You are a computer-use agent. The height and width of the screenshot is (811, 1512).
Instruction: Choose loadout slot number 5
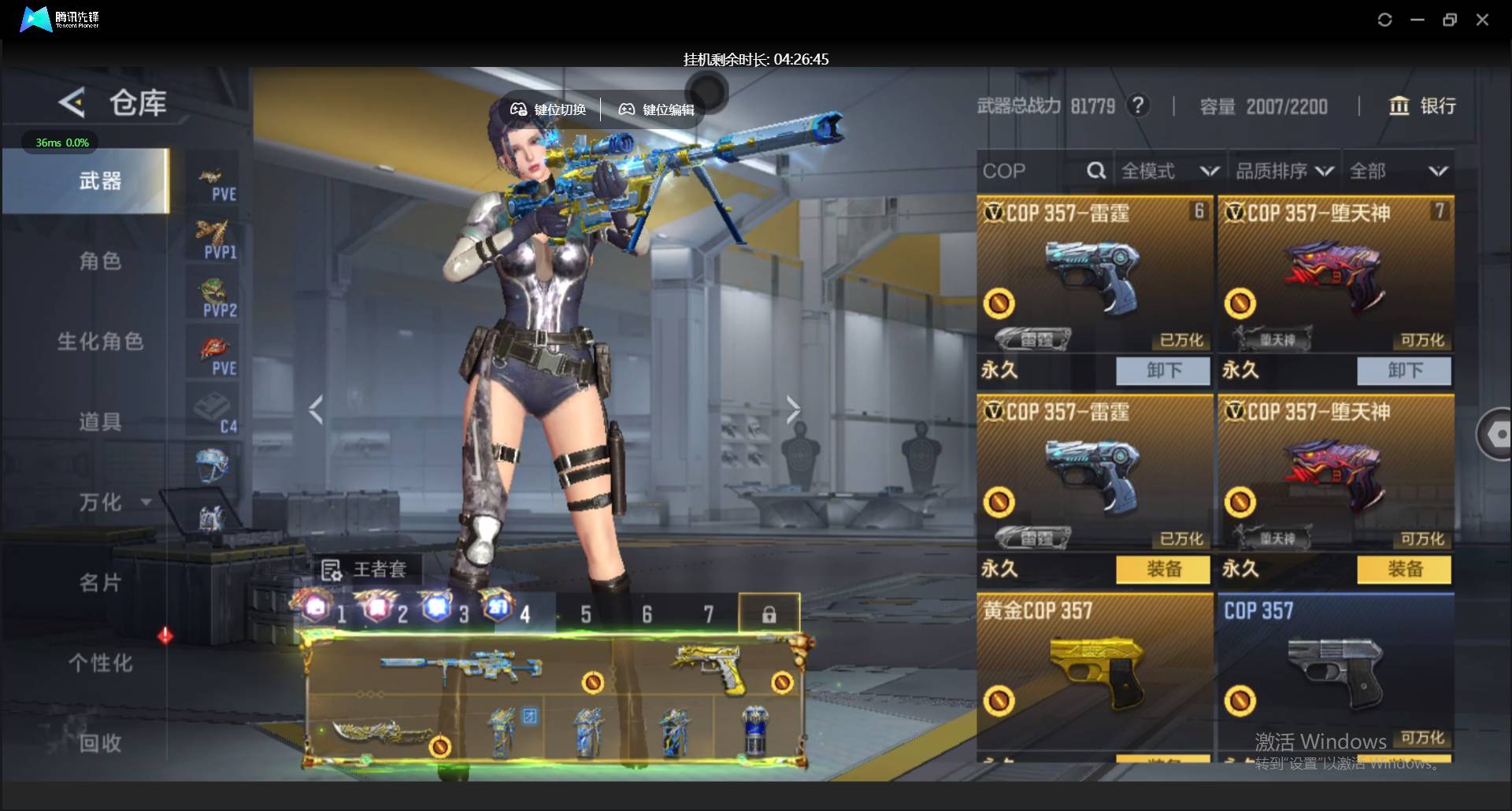[x=586, y=614]
